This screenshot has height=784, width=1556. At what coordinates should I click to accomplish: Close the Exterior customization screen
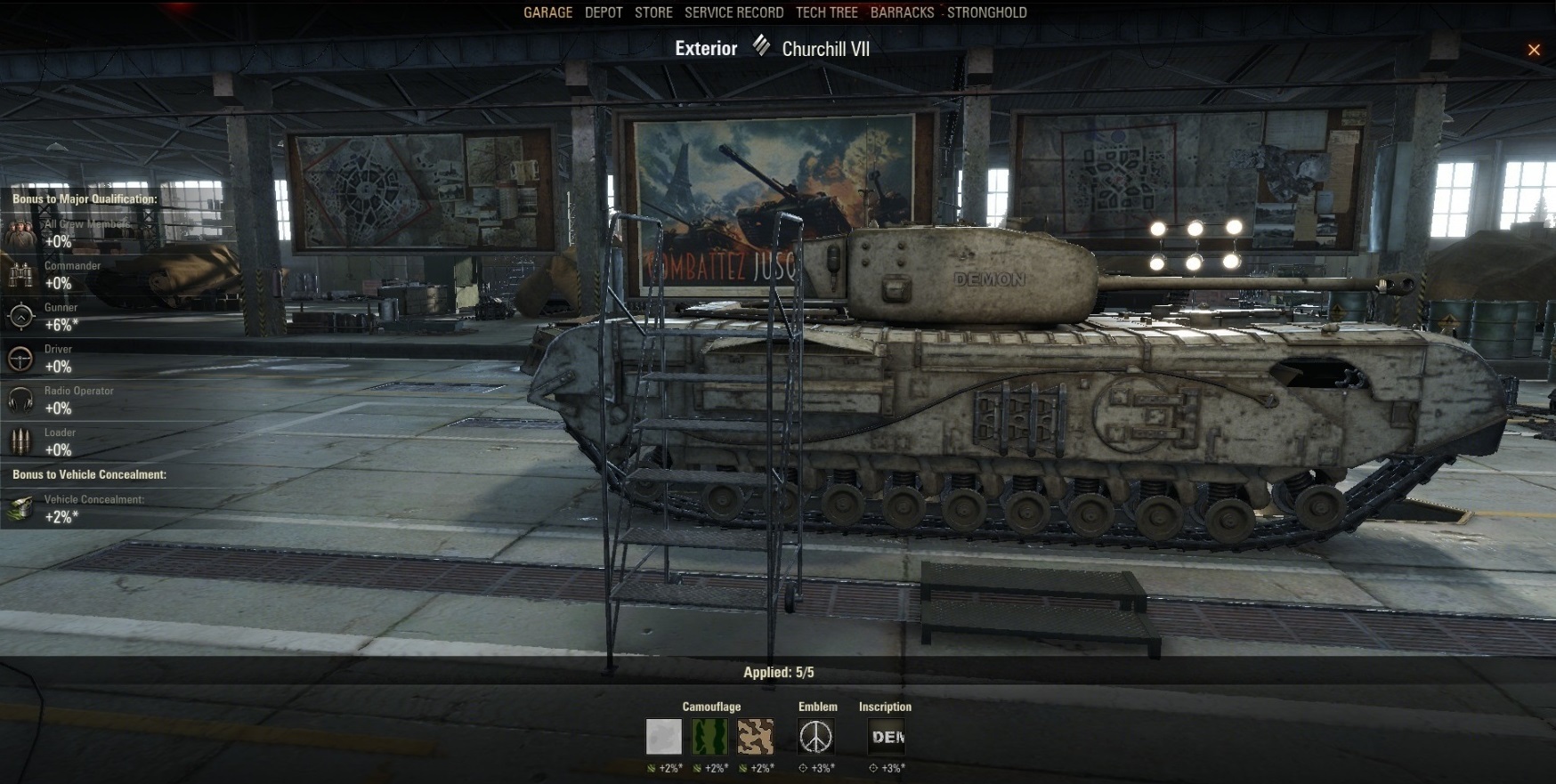[1534, 50]
